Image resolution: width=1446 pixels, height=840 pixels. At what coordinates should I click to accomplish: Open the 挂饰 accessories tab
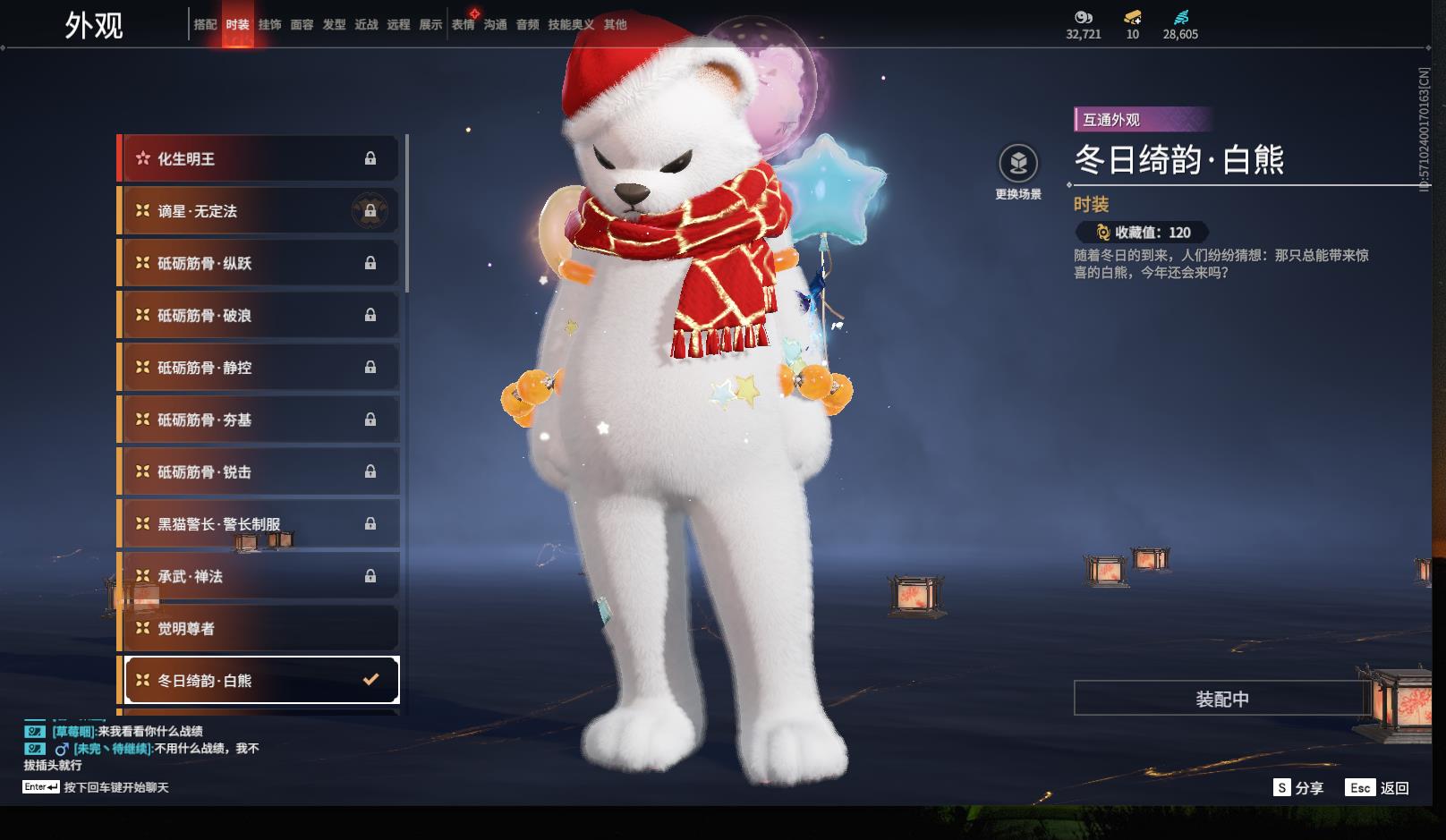tap(269, 25)
